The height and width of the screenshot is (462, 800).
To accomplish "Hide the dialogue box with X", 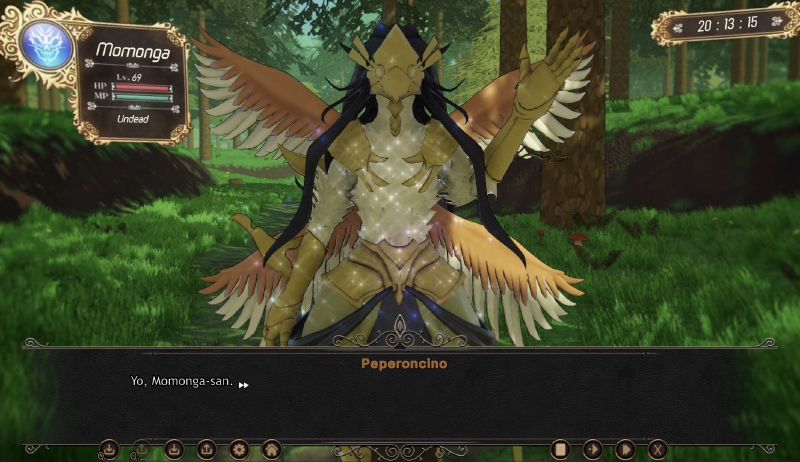I will tap(657, 449).
